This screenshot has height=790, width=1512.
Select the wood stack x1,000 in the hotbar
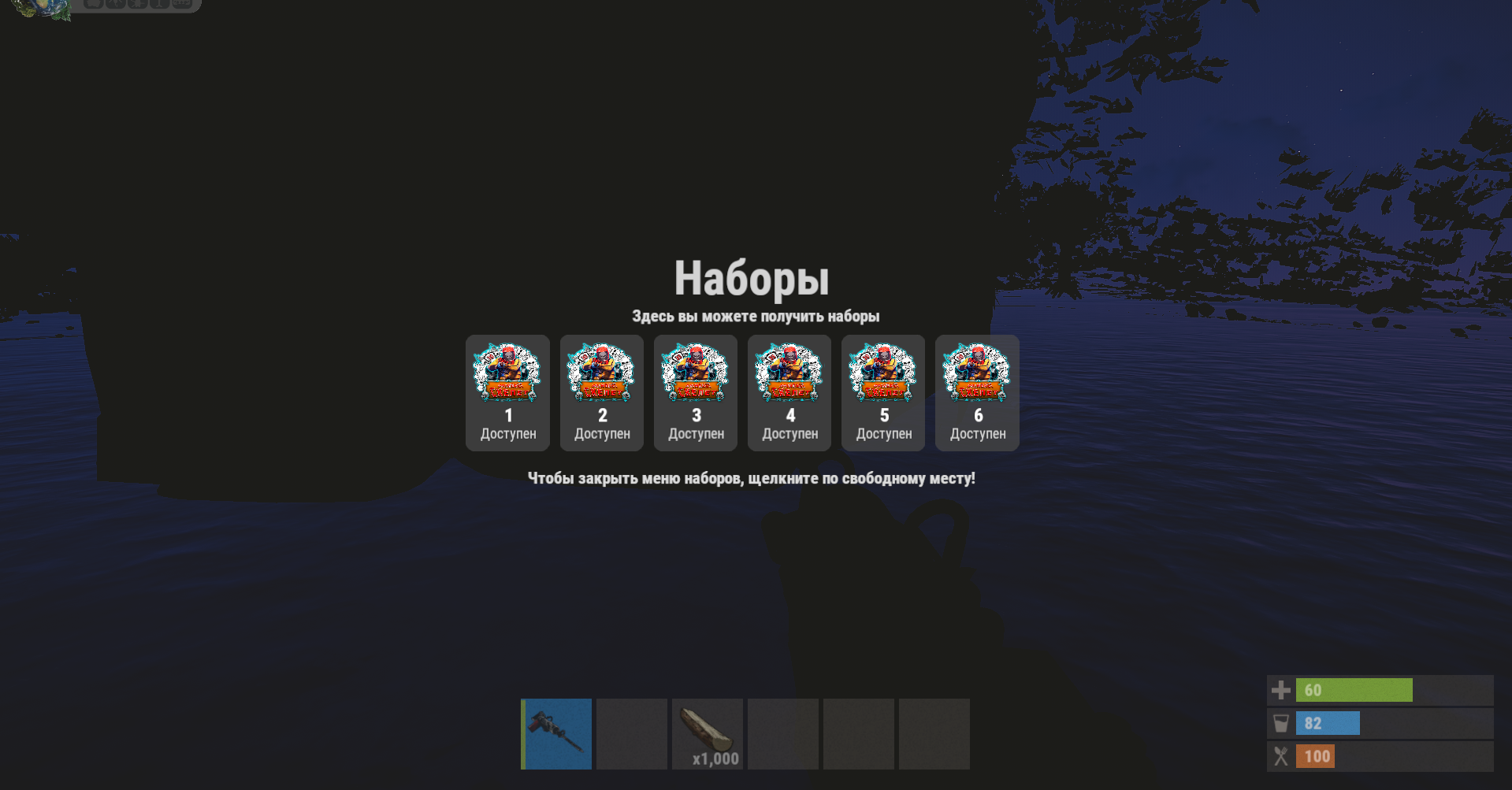point(707,733)
